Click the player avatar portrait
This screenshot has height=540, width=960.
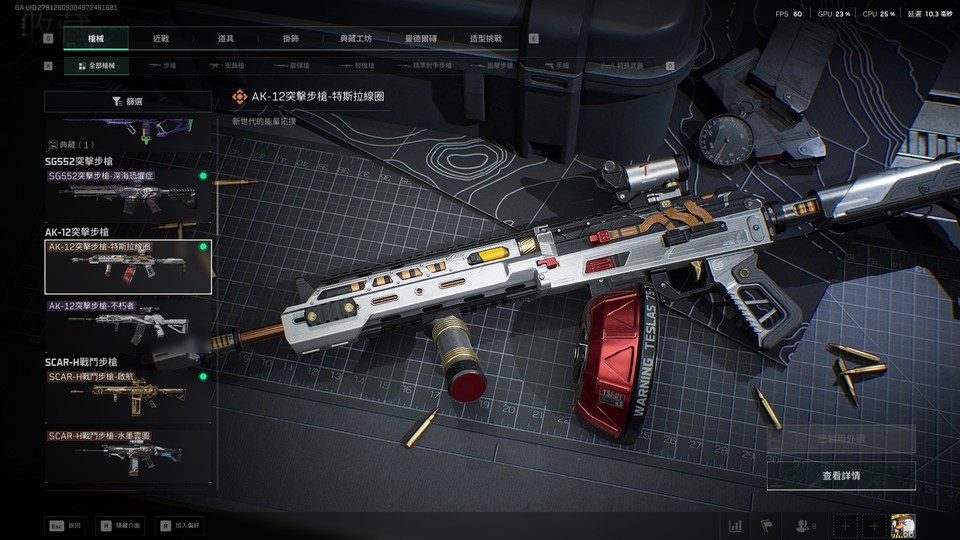pyautogui.click(x=904, y=525)
